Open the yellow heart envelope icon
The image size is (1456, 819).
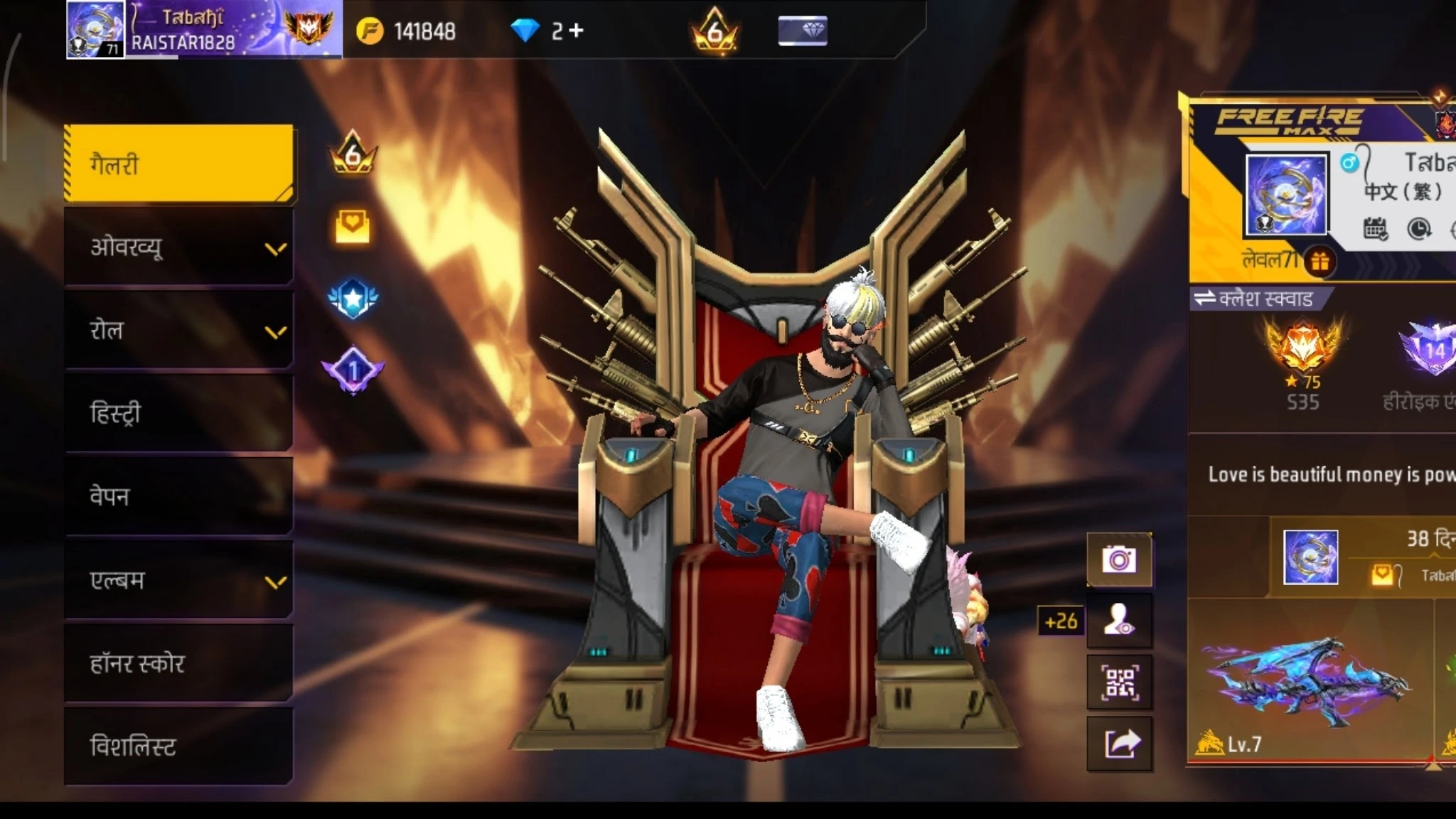352,227
